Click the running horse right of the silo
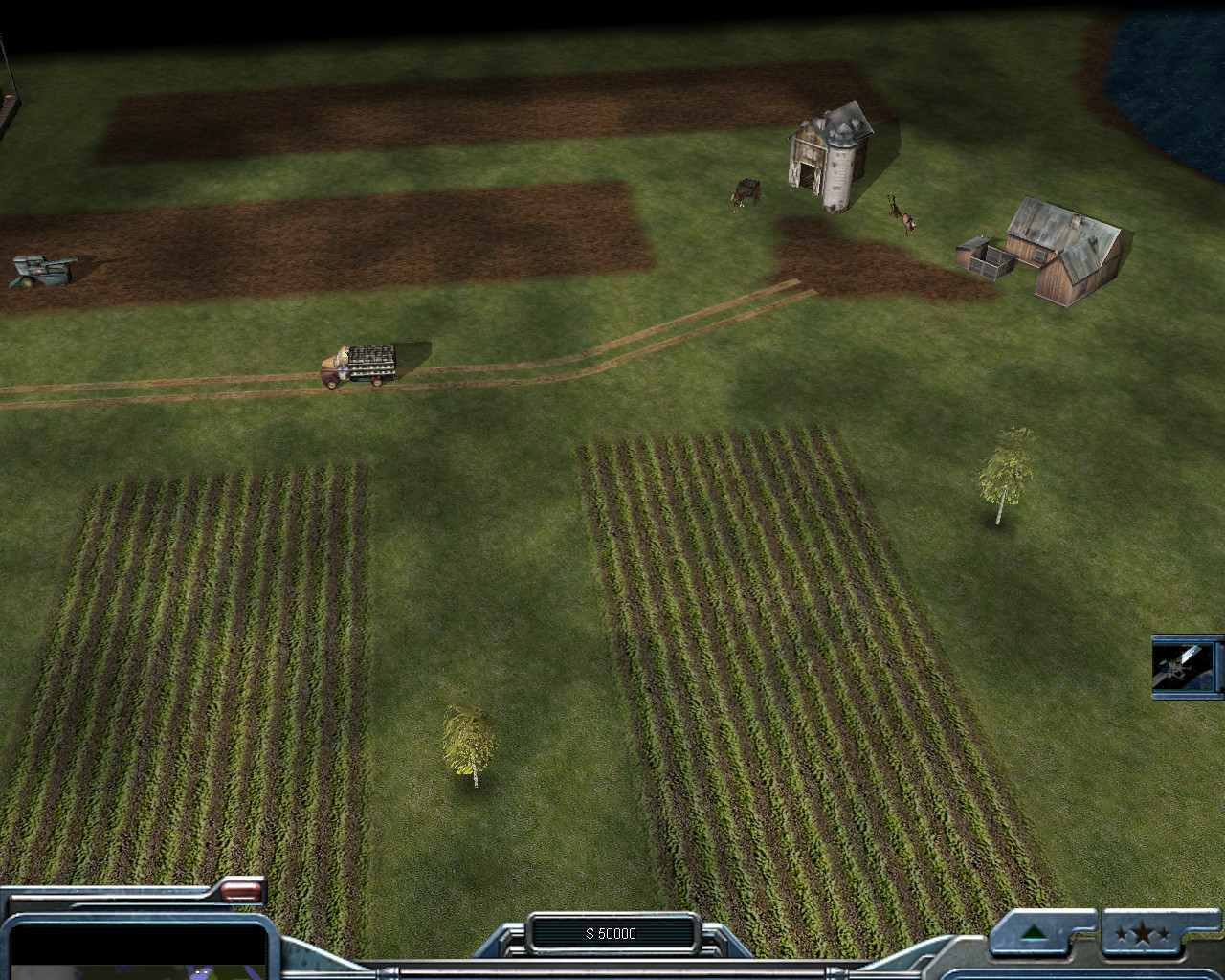Viewport: 1225px width, 980px height. (x=902, y=212)
